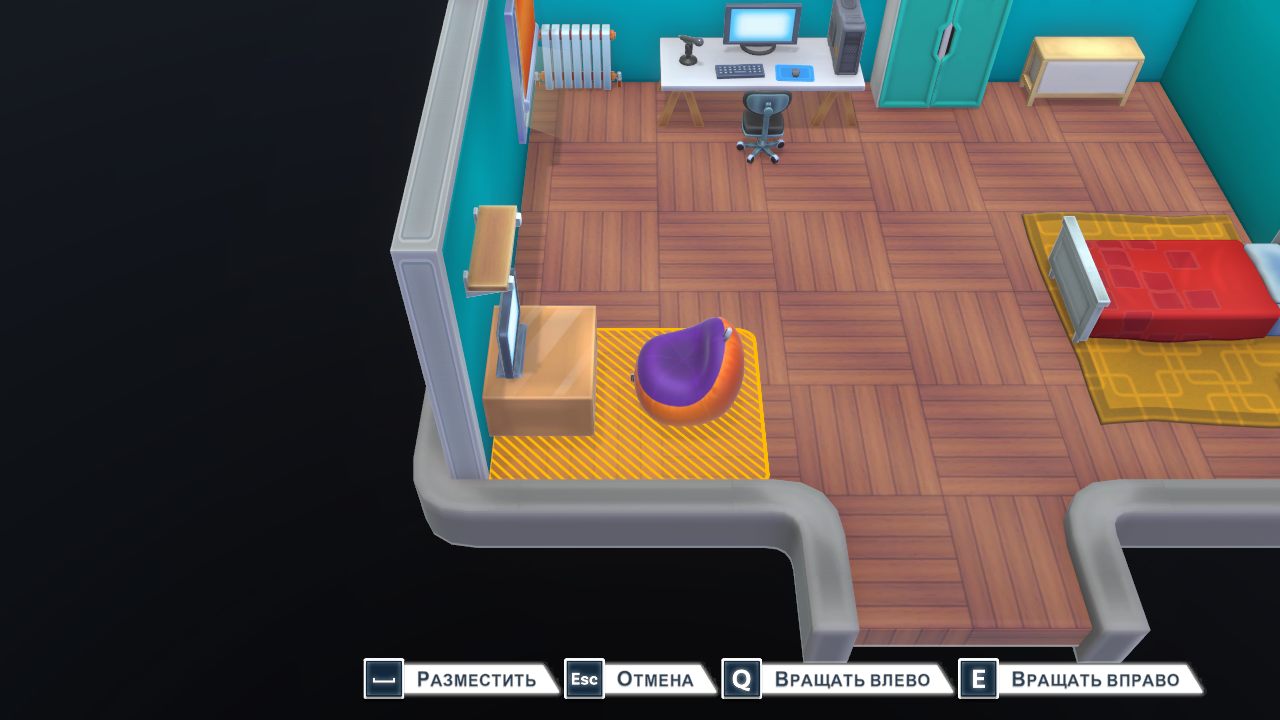Click the Esc key icon next to Отмена
The width and height of the screenshot is (1280, 720).
pyautogui.click(x=584, y=679)
